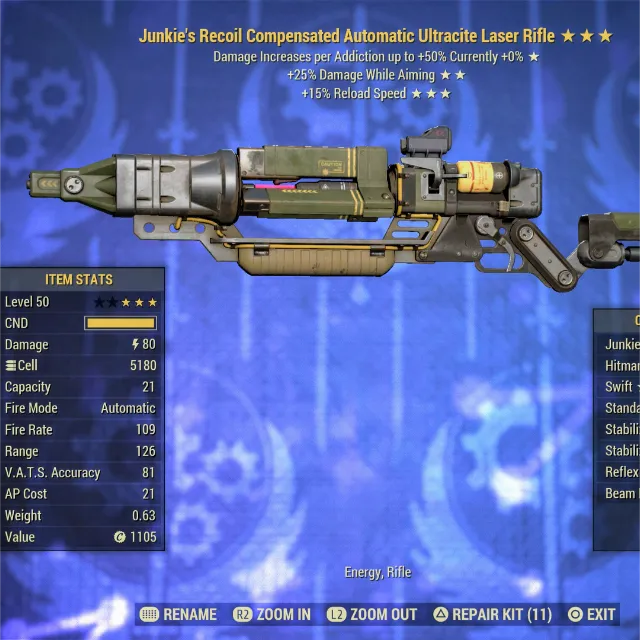Choose Zoom In on the weapon
Viewport: 640px width, 640px height.
[272, 614]
